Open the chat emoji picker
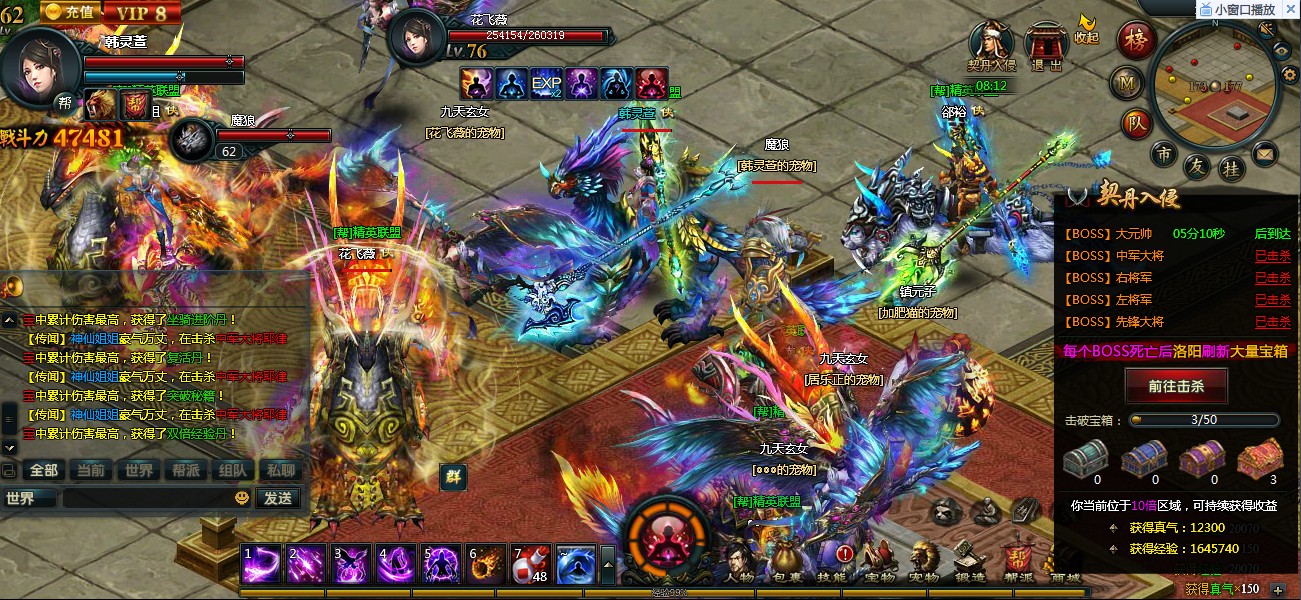 [x=242, y=498]
